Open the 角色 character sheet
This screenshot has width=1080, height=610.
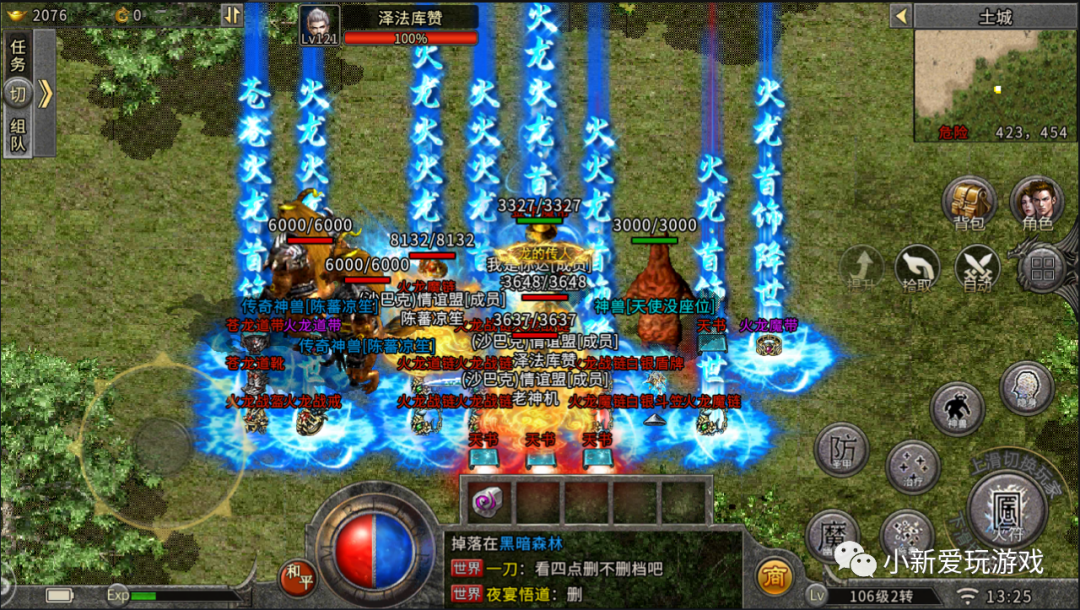[1036, 202]
